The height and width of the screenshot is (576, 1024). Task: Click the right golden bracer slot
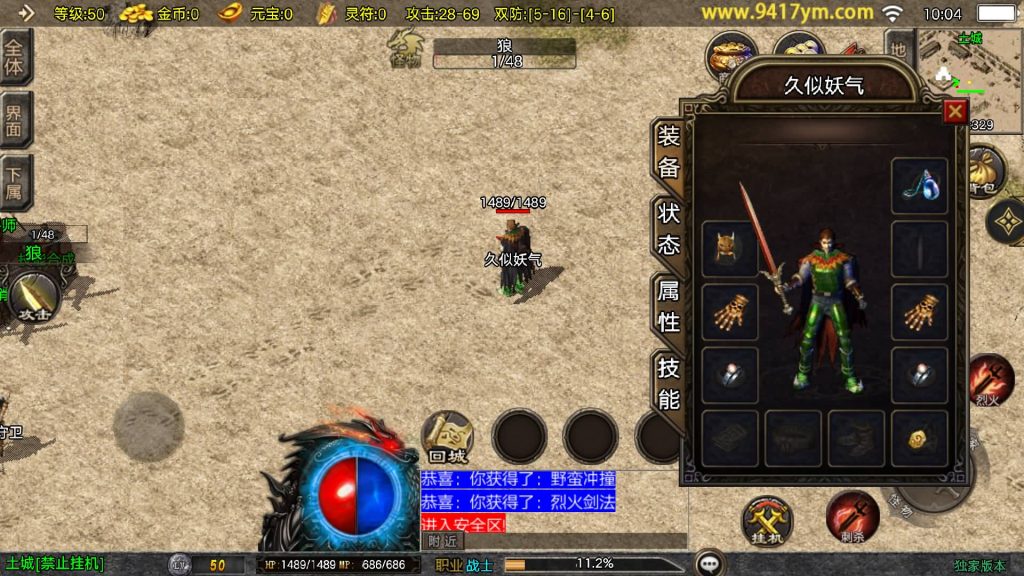point(919,312)
